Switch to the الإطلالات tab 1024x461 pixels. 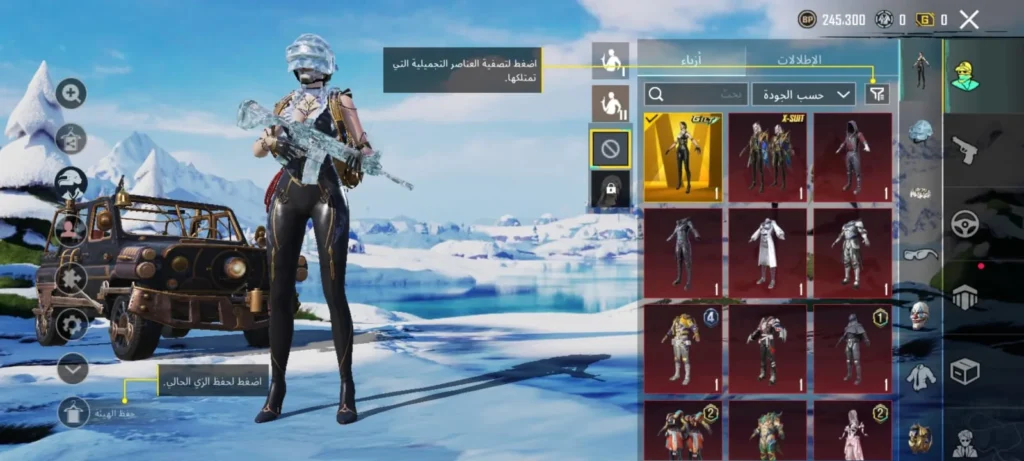(799, 60)
